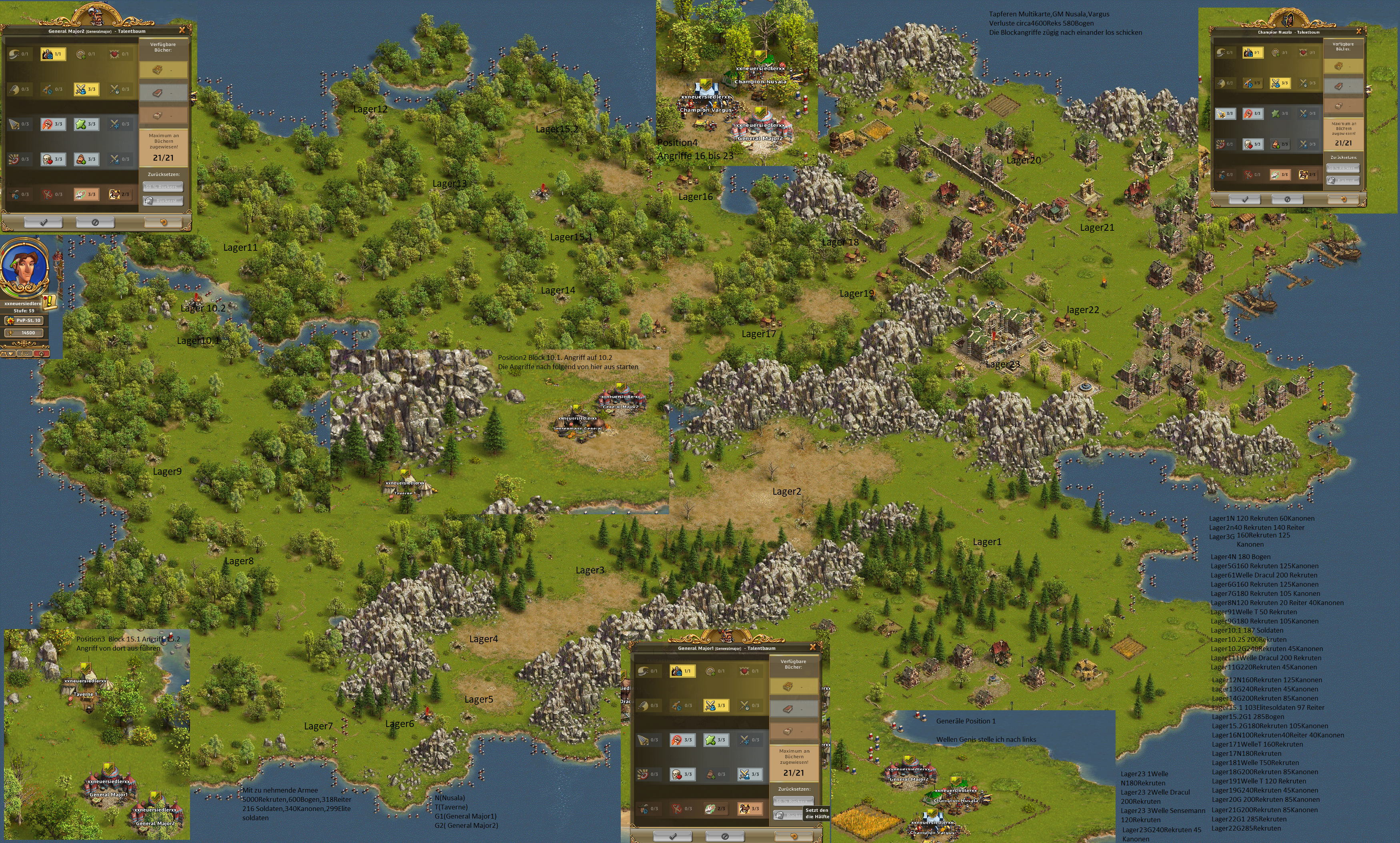Close the General Major1 Talentbaum window
Viewport: 1400px width, 843px height.
coord(812,647)
